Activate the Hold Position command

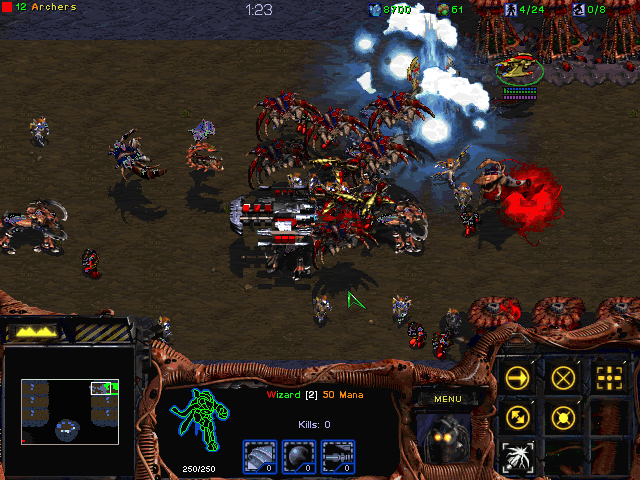pos(564,416)
